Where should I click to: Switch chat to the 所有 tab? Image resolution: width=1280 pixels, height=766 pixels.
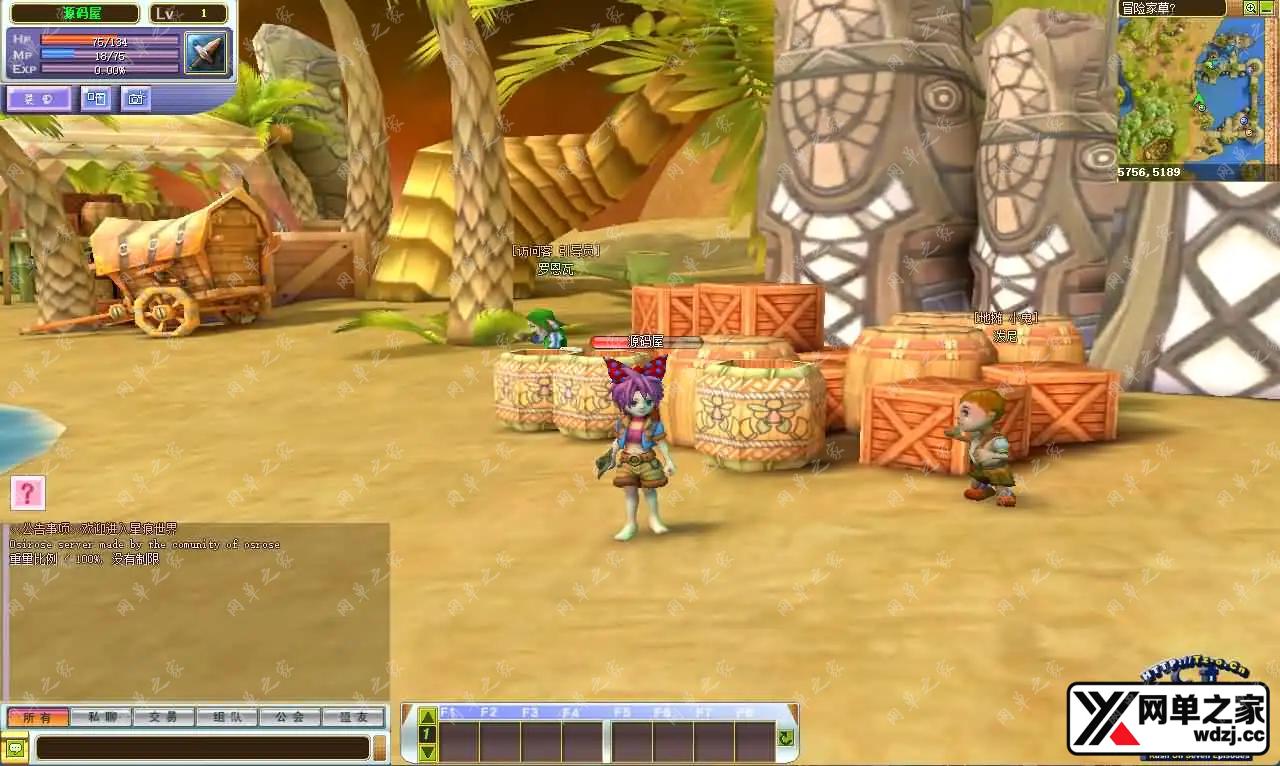point(38,717)
